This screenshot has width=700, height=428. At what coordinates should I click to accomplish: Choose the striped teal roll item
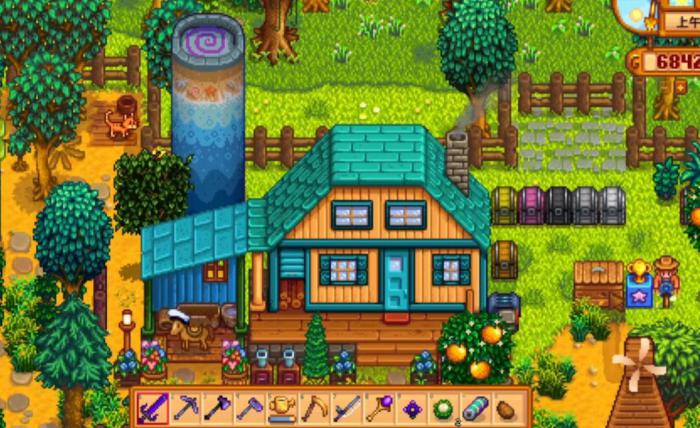click(474, 407)
